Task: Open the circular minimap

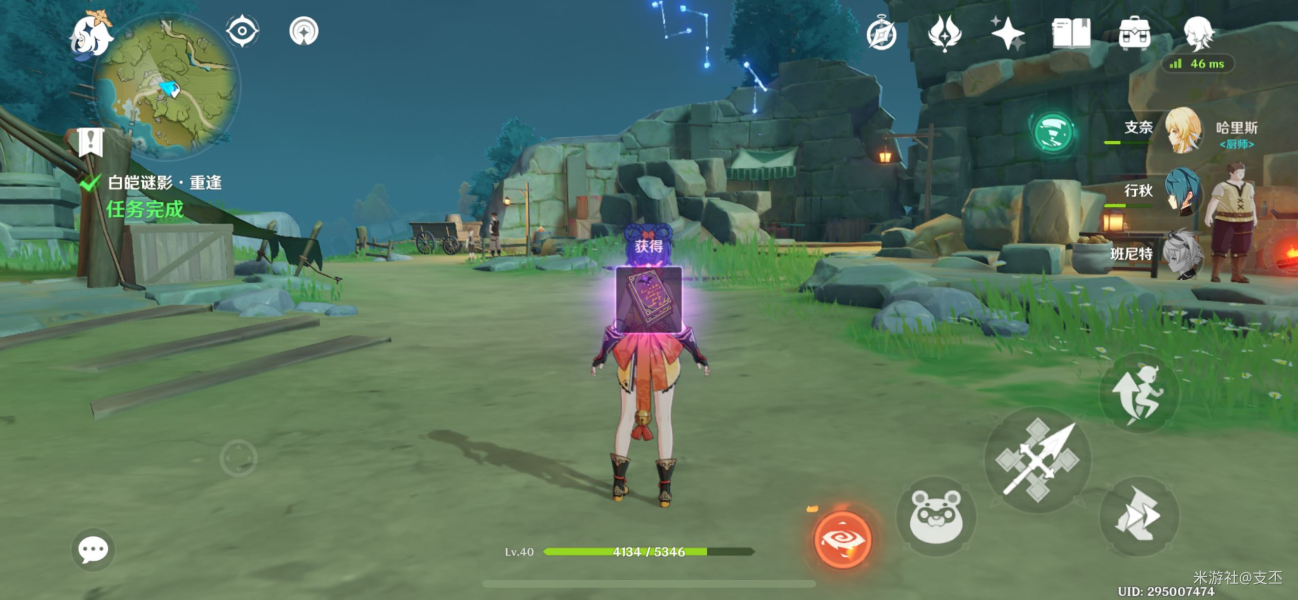Action: click(x=166, y=88)
